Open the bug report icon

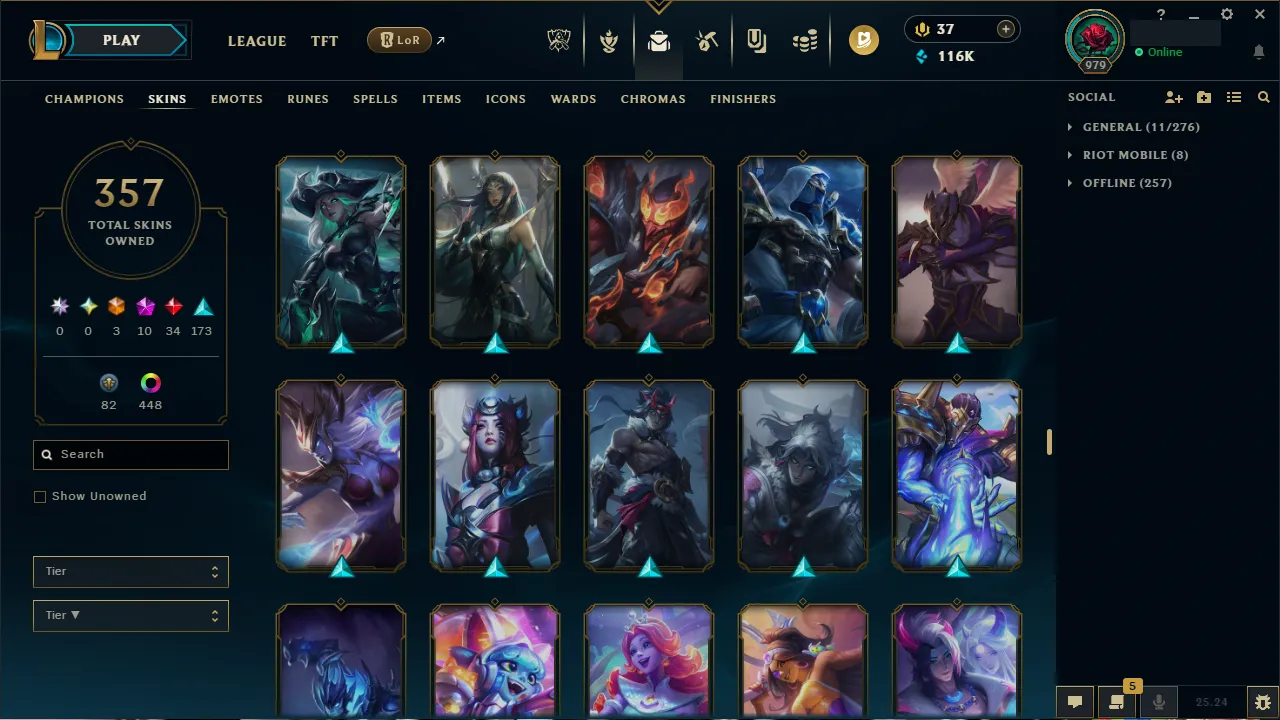pyautogui.click(x=1257, y=701)
